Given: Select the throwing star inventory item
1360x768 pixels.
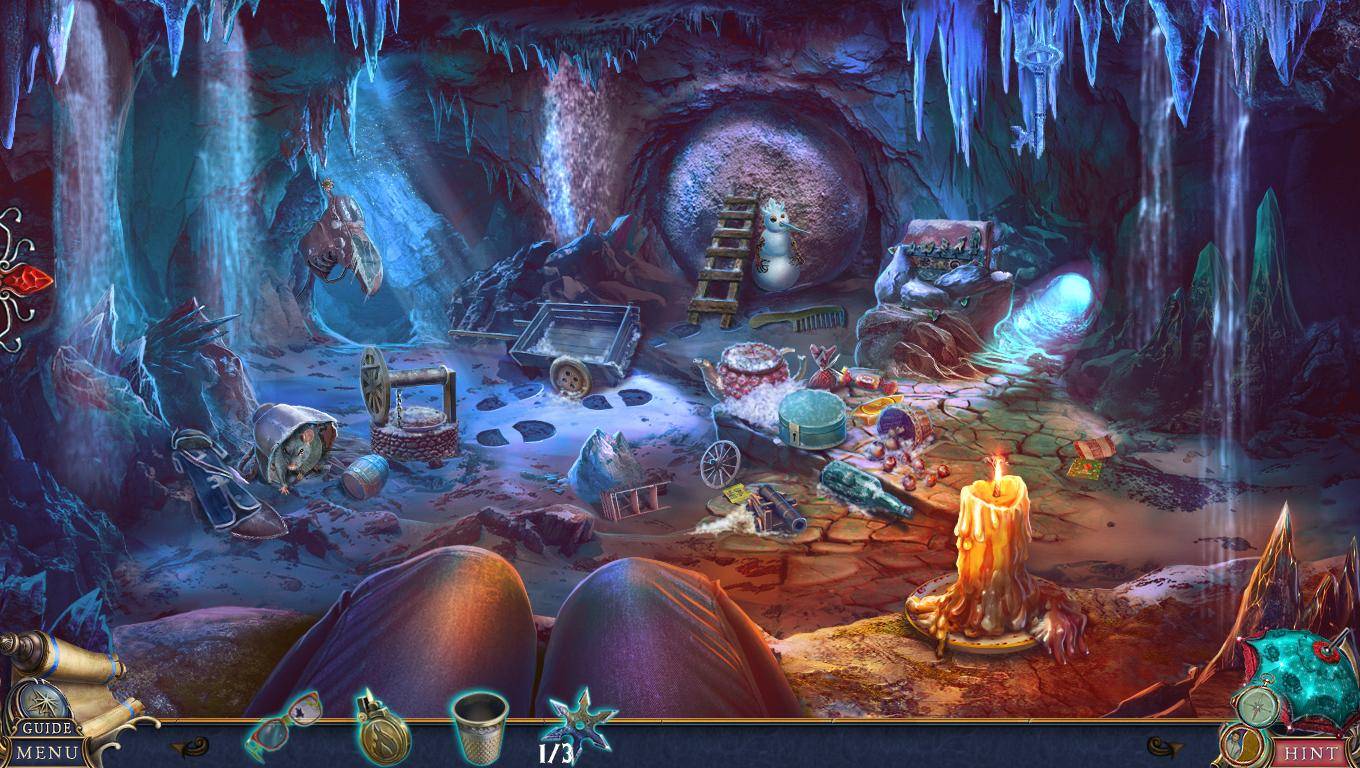Looking at the screenshot, I should 580,720.
